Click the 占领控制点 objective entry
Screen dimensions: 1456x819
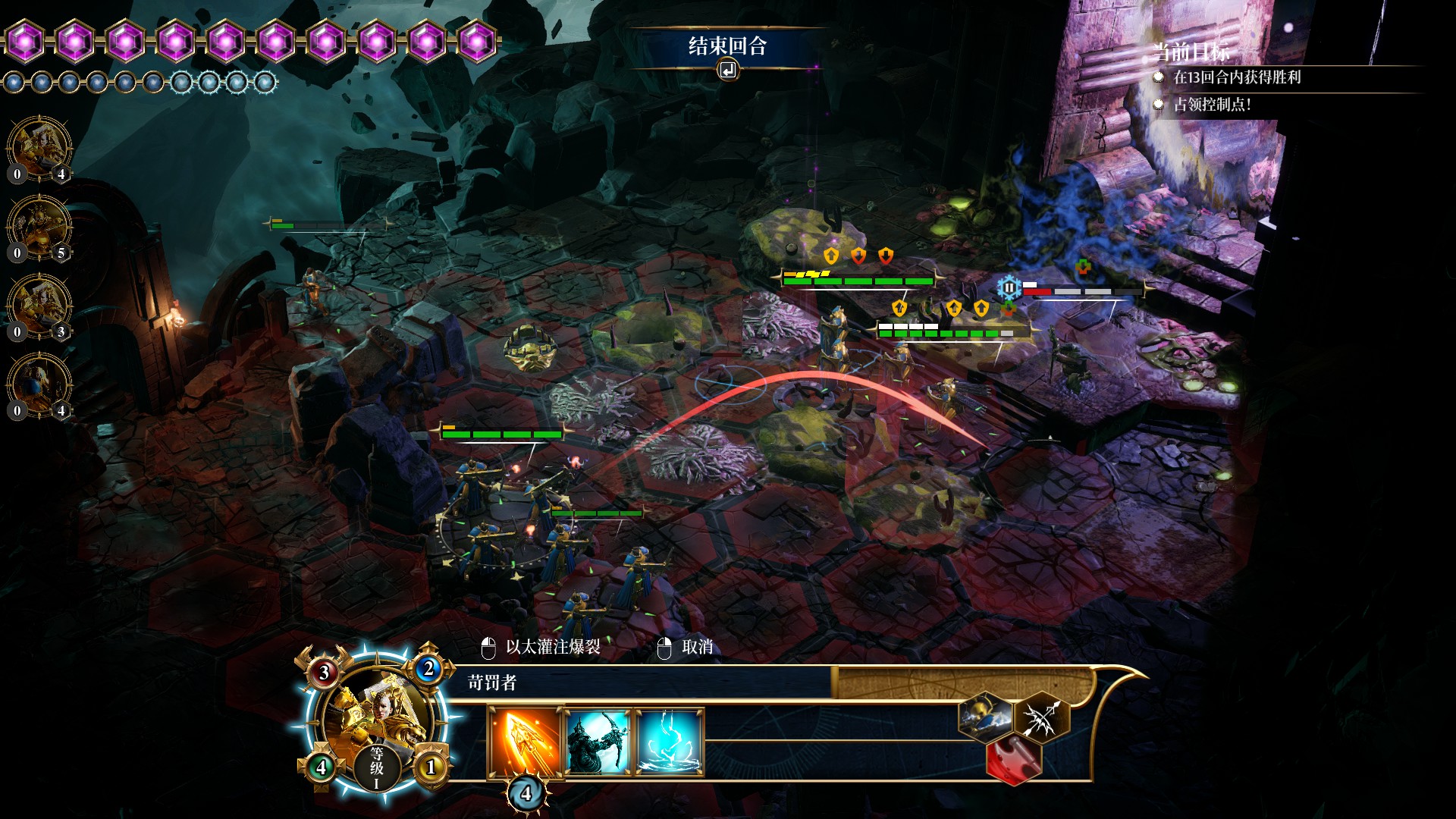tap(1212, 105)
